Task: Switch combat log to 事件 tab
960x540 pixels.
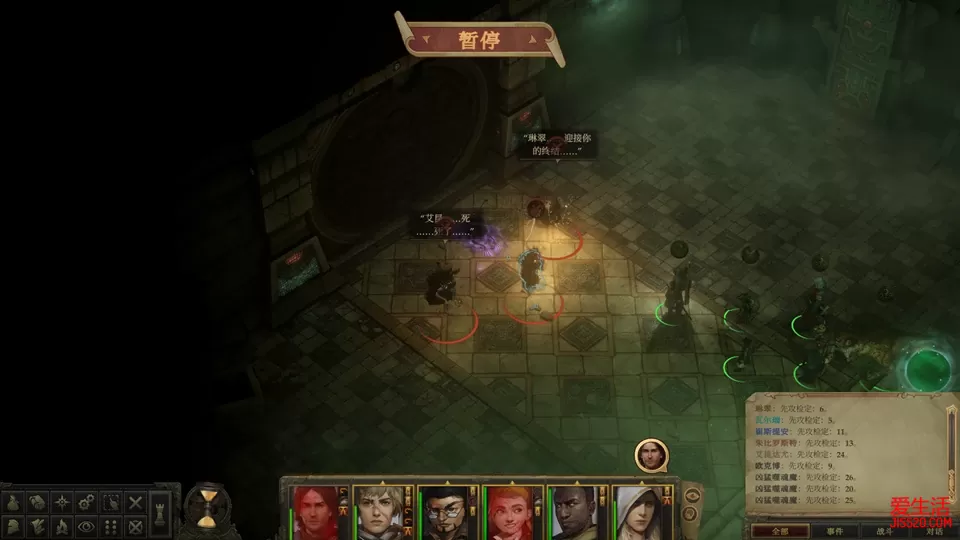Action: tap(834, 530)
